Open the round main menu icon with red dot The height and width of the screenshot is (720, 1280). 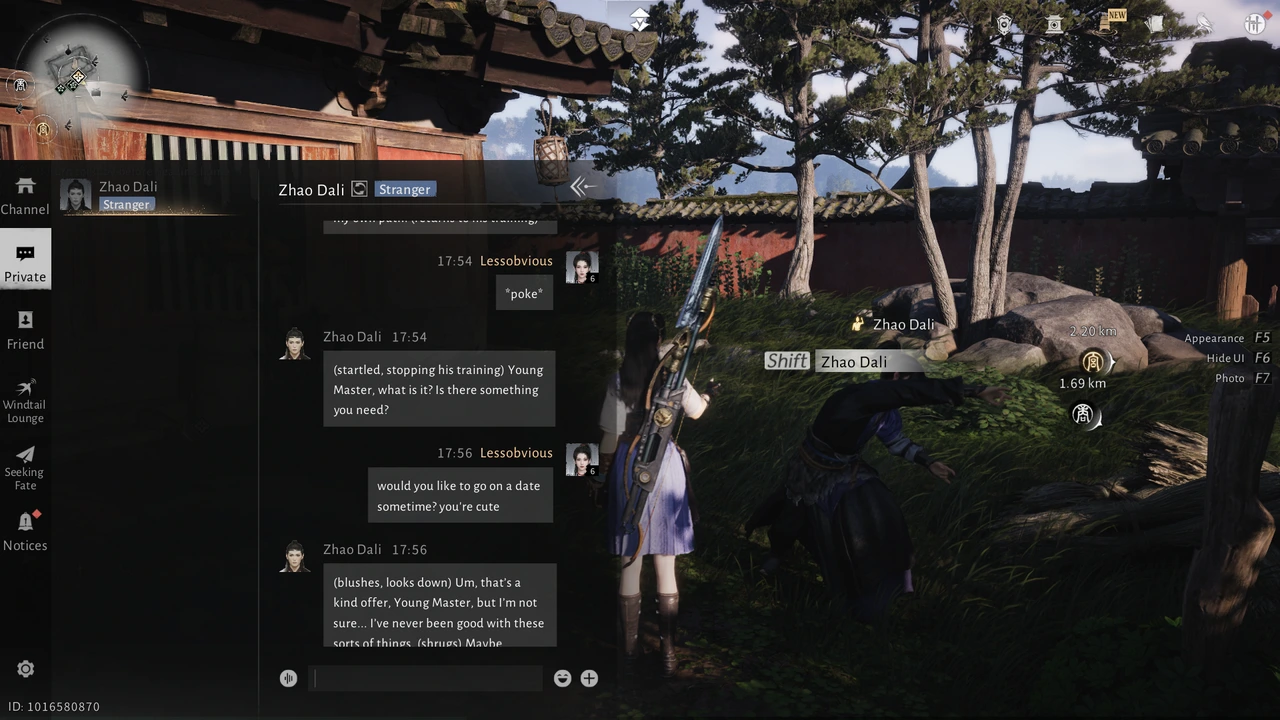point(1254,24)
